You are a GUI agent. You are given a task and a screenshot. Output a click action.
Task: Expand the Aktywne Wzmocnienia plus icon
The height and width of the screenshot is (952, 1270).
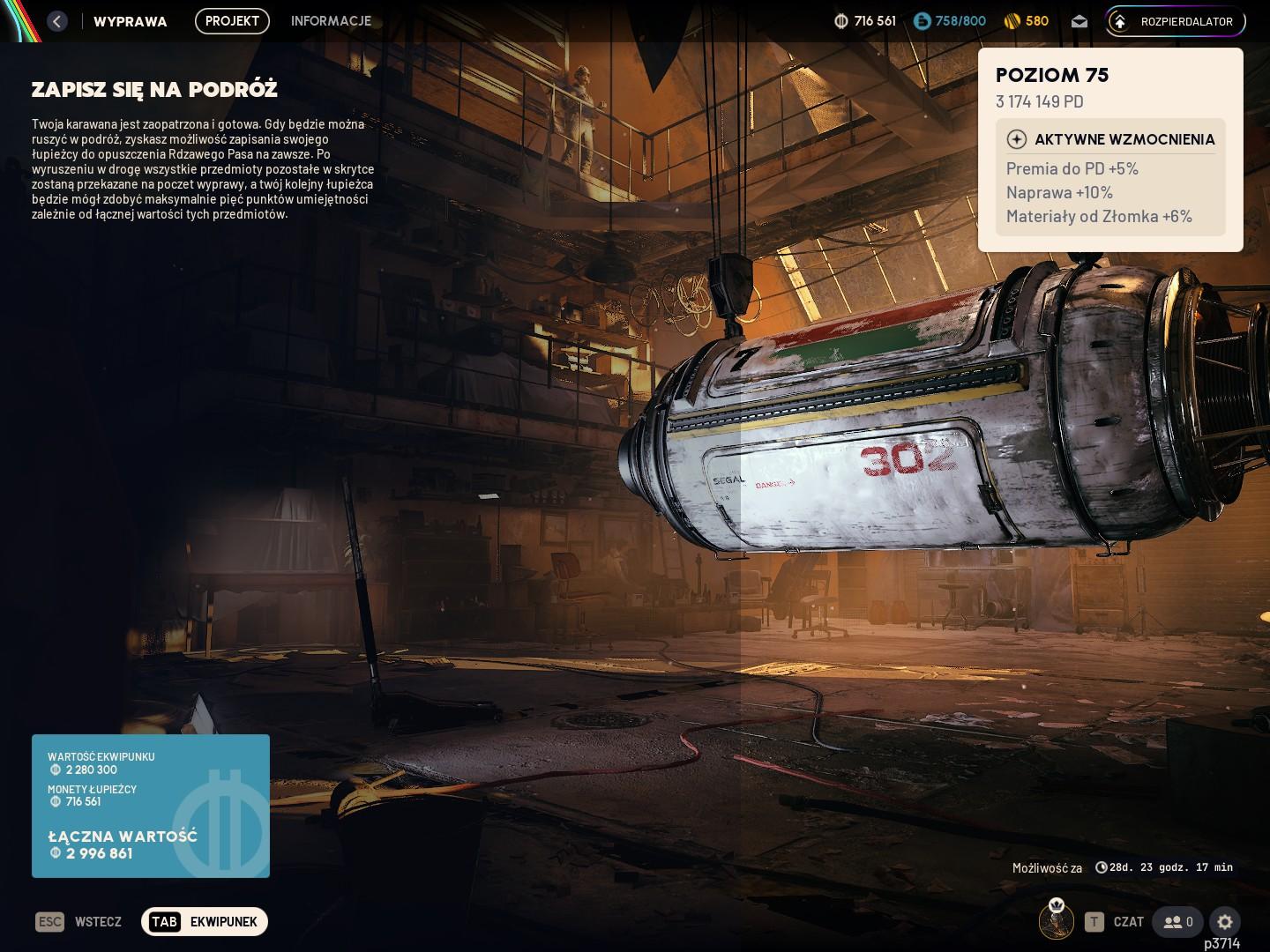[1017, 139]
